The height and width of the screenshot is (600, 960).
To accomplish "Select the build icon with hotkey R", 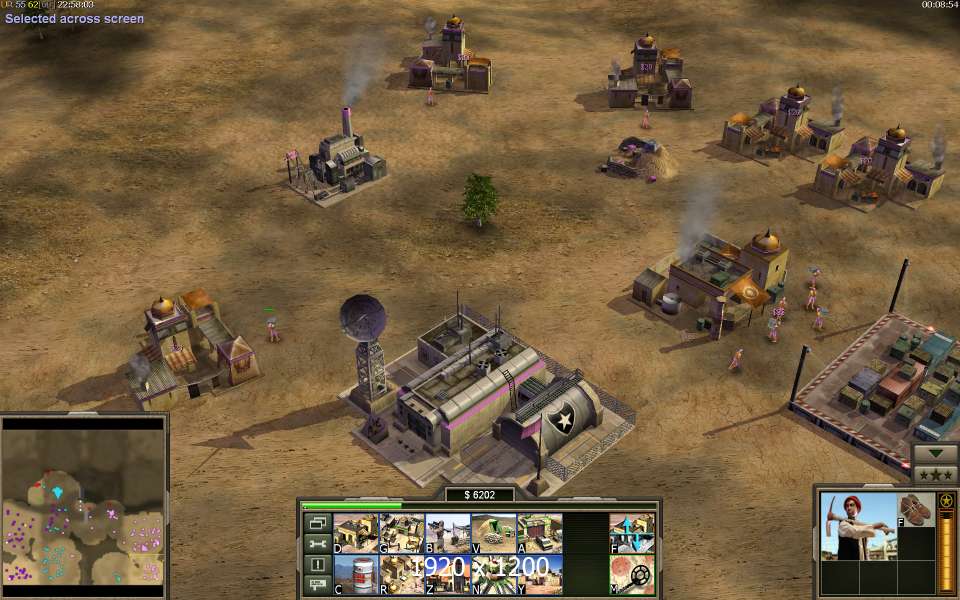I will [401, 575].
